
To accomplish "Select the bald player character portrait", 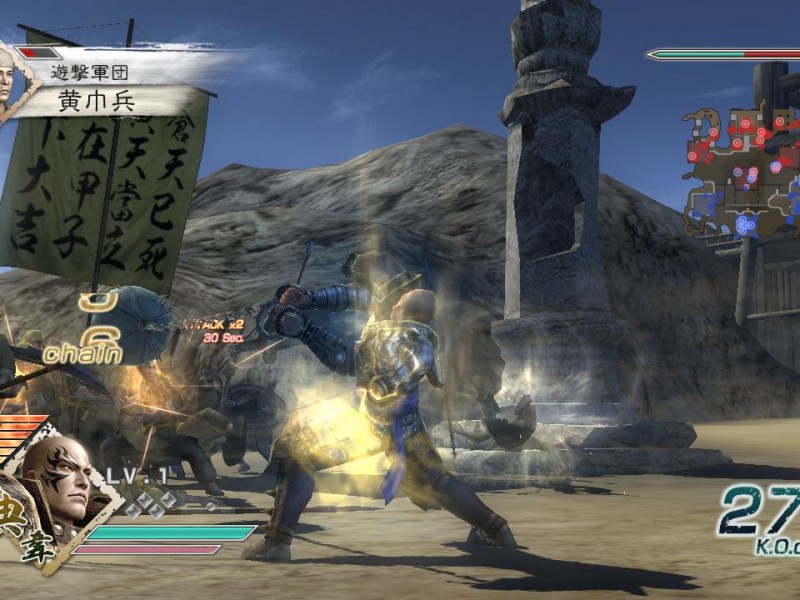I will pyautogui.click(x=58, y=478).
